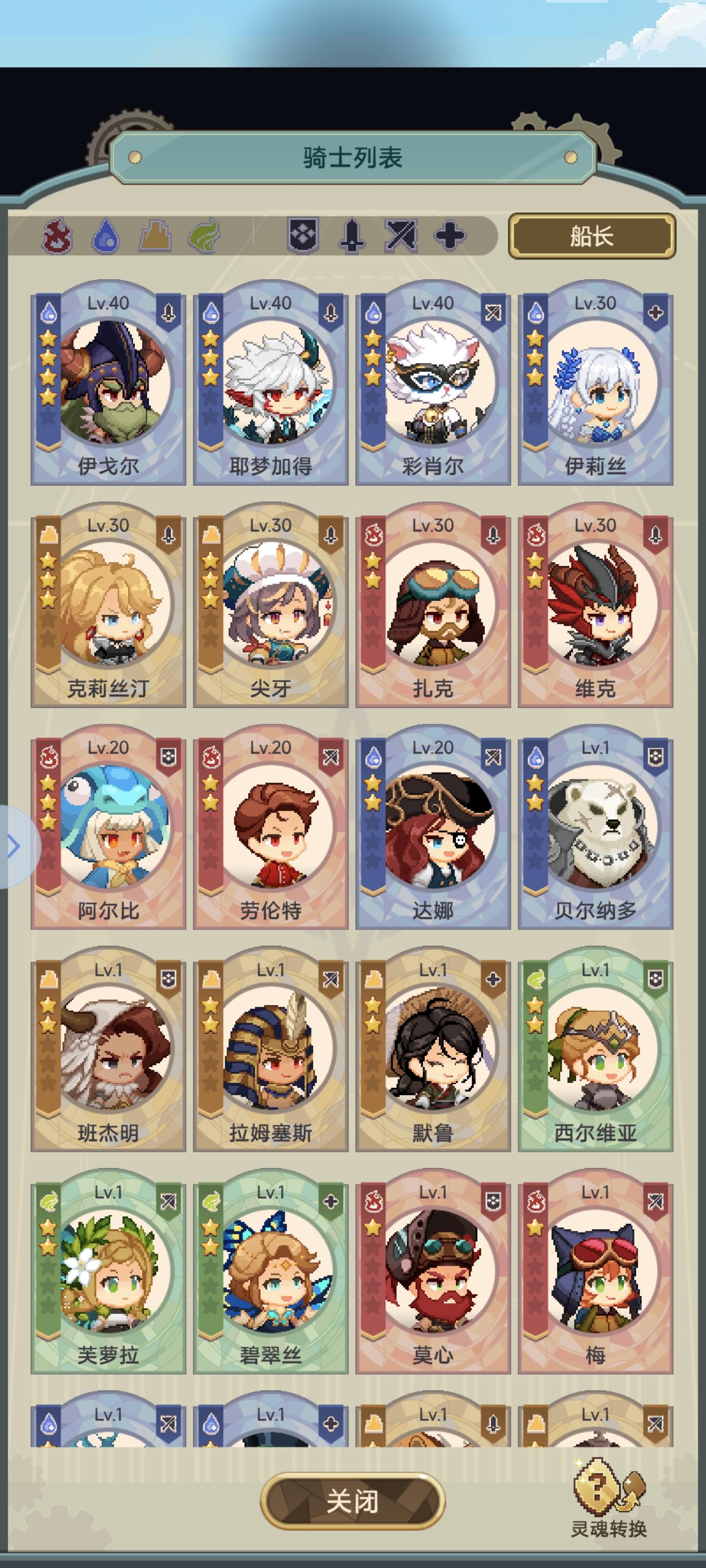The height and width of the screenshot is (1568, 706).
Task: Toggle the fire filter off after selecting it
Action: [x=58, y=236]
